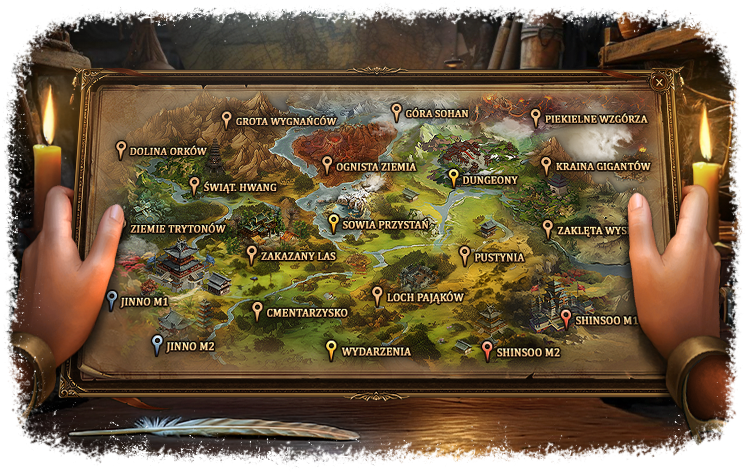Open the Wydarzenia yellow marker
The height and width of the screenshot is (472, 746).
[x=331, y=350]
